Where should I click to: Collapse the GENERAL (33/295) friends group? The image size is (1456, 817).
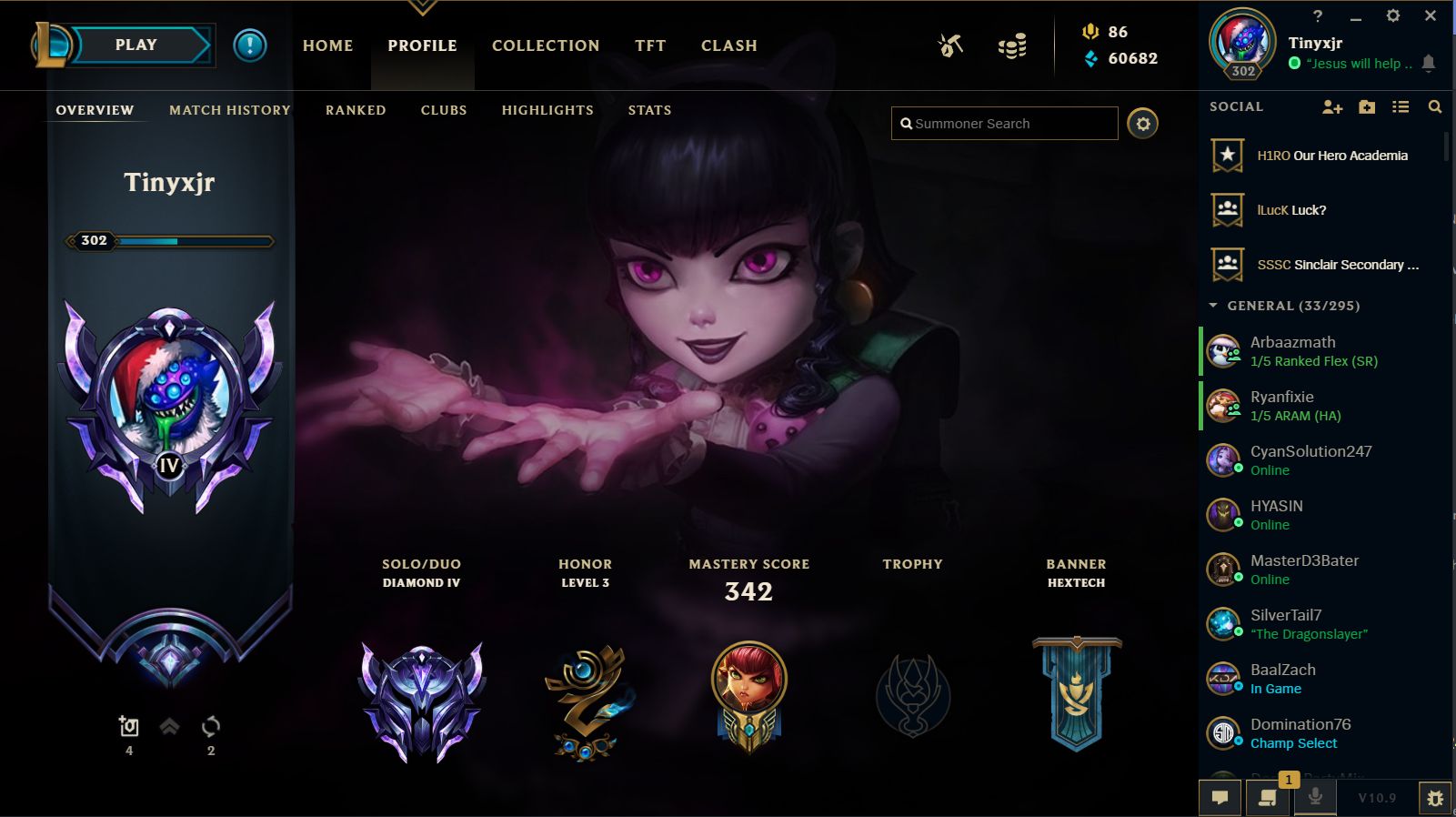coord(1211,306)
